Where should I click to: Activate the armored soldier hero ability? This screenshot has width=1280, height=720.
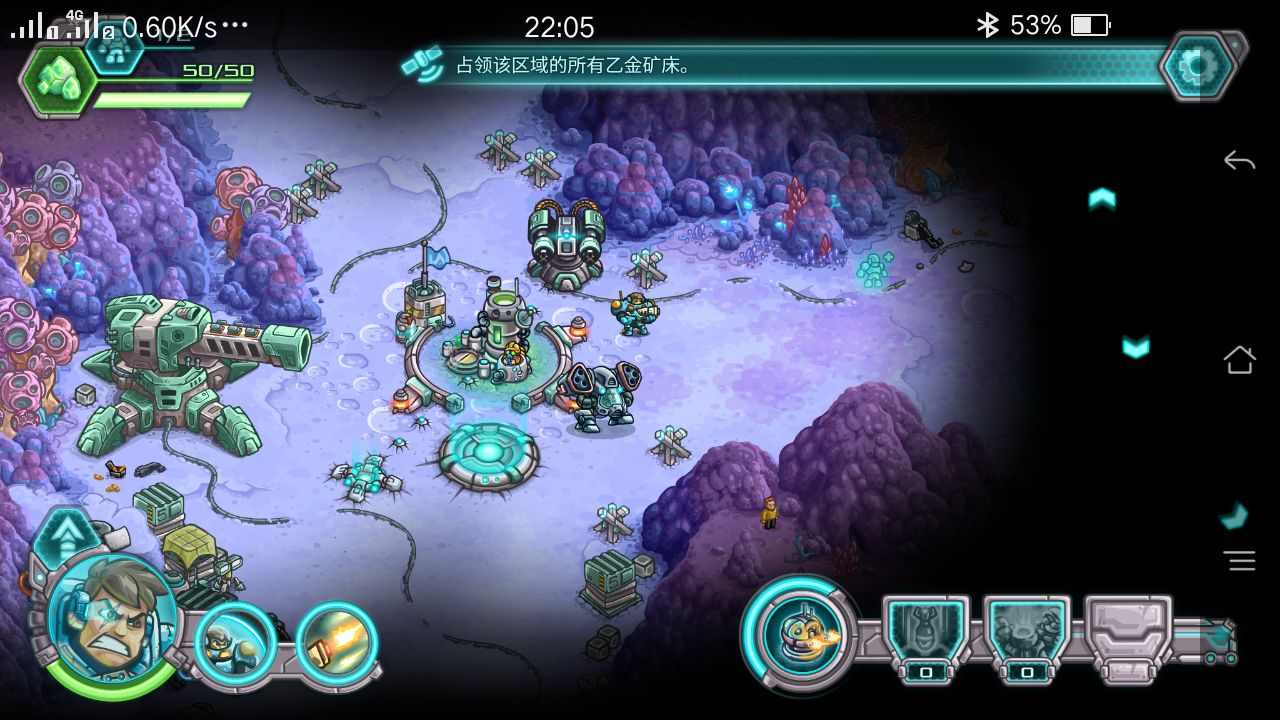click(x=236, y=641)
